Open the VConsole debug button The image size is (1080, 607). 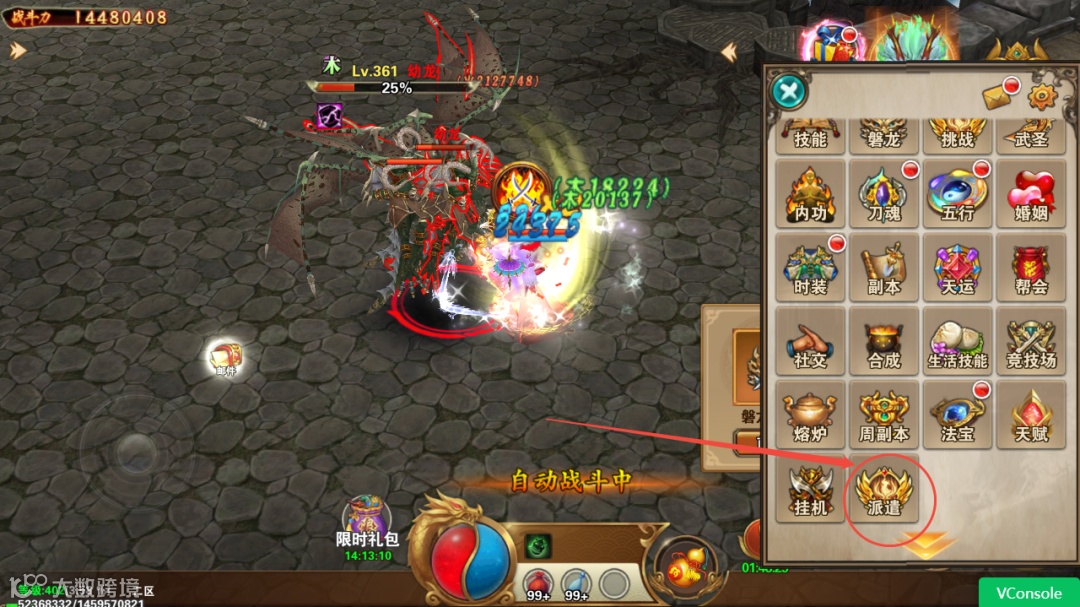(x=1028, y=593)
